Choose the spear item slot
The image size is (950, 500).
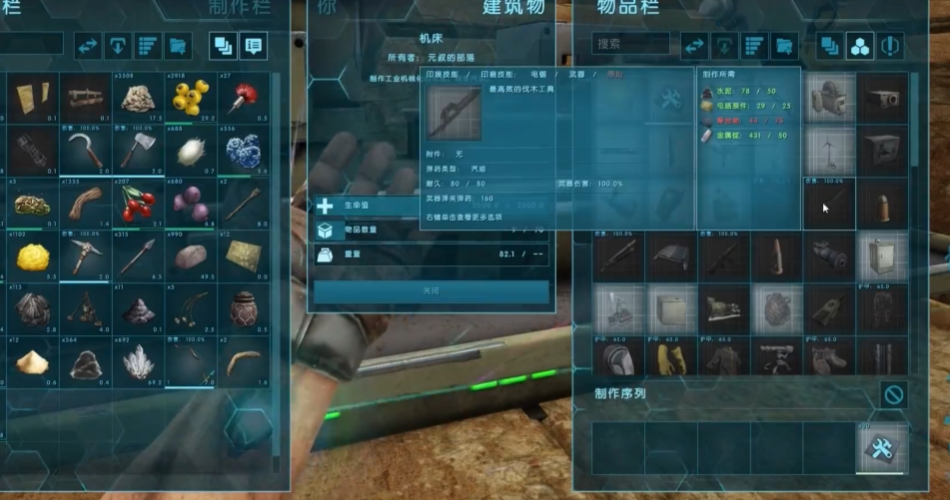[x=137, y=258]
